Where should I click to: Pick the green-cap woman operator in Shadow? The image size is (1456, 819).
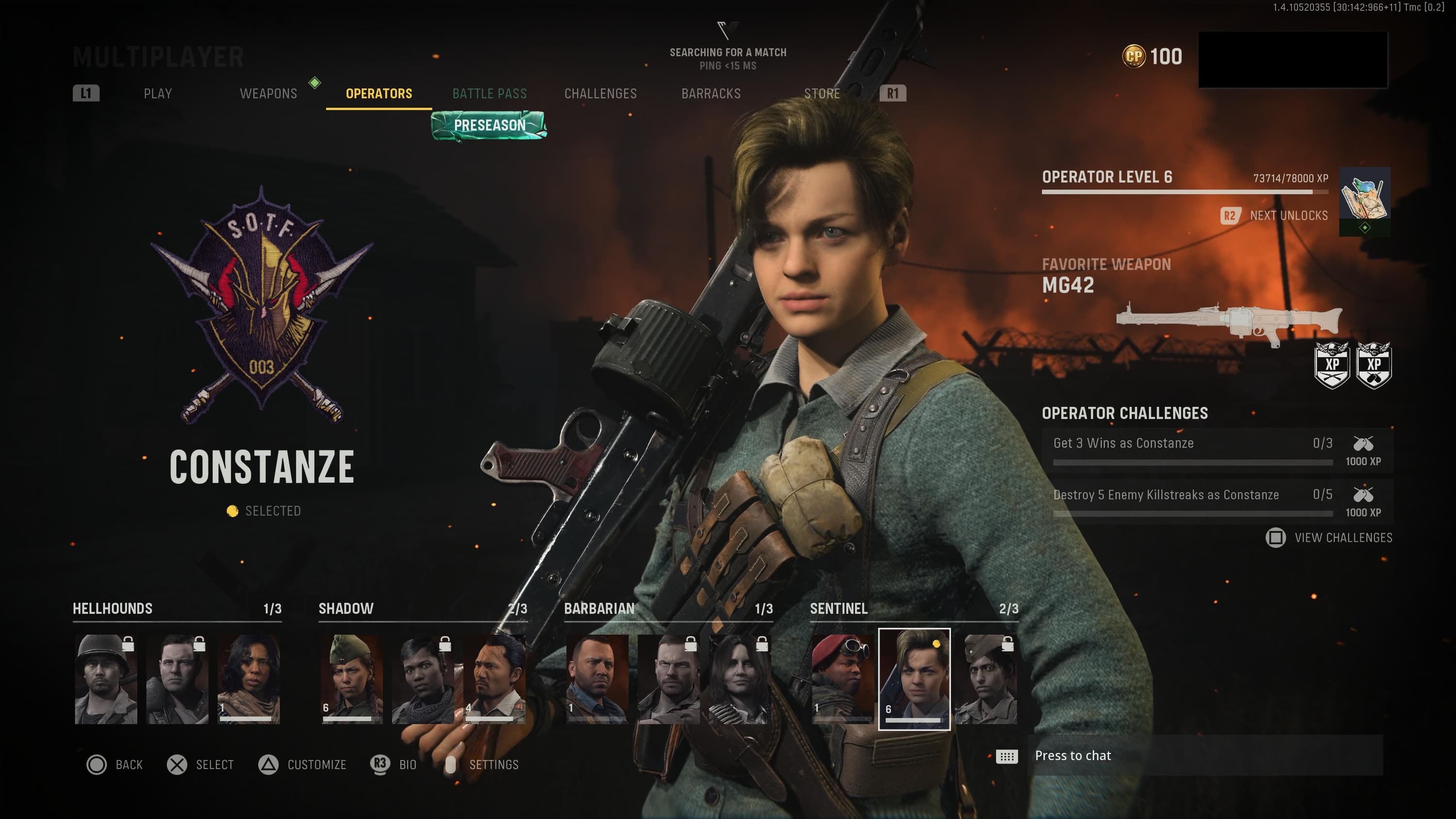pos(351,679)
